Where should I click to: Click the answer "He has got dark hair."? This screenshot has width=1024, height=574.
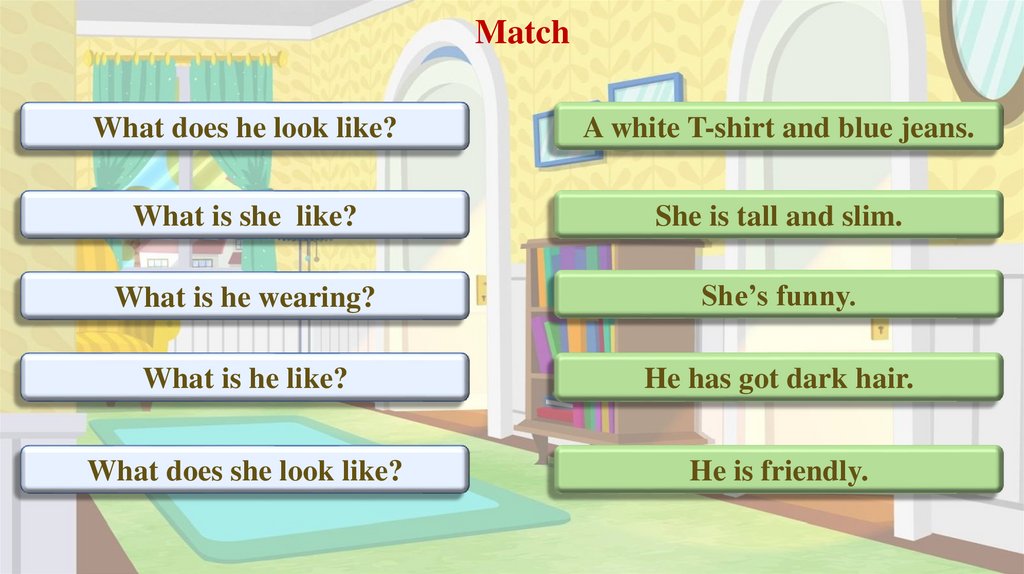[778, 377]
